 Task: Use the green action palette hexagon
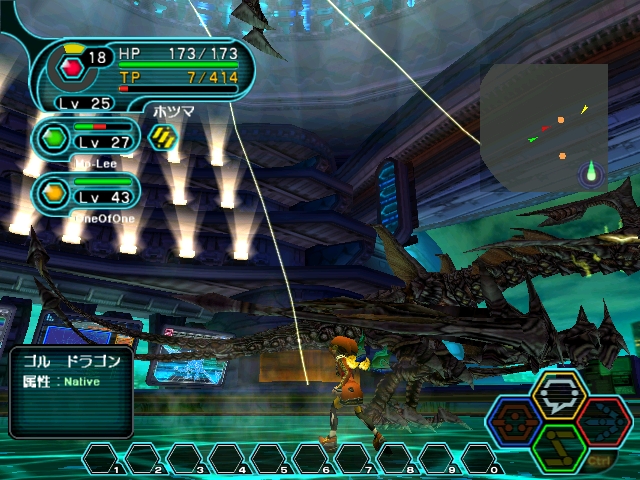click(559, 447)
